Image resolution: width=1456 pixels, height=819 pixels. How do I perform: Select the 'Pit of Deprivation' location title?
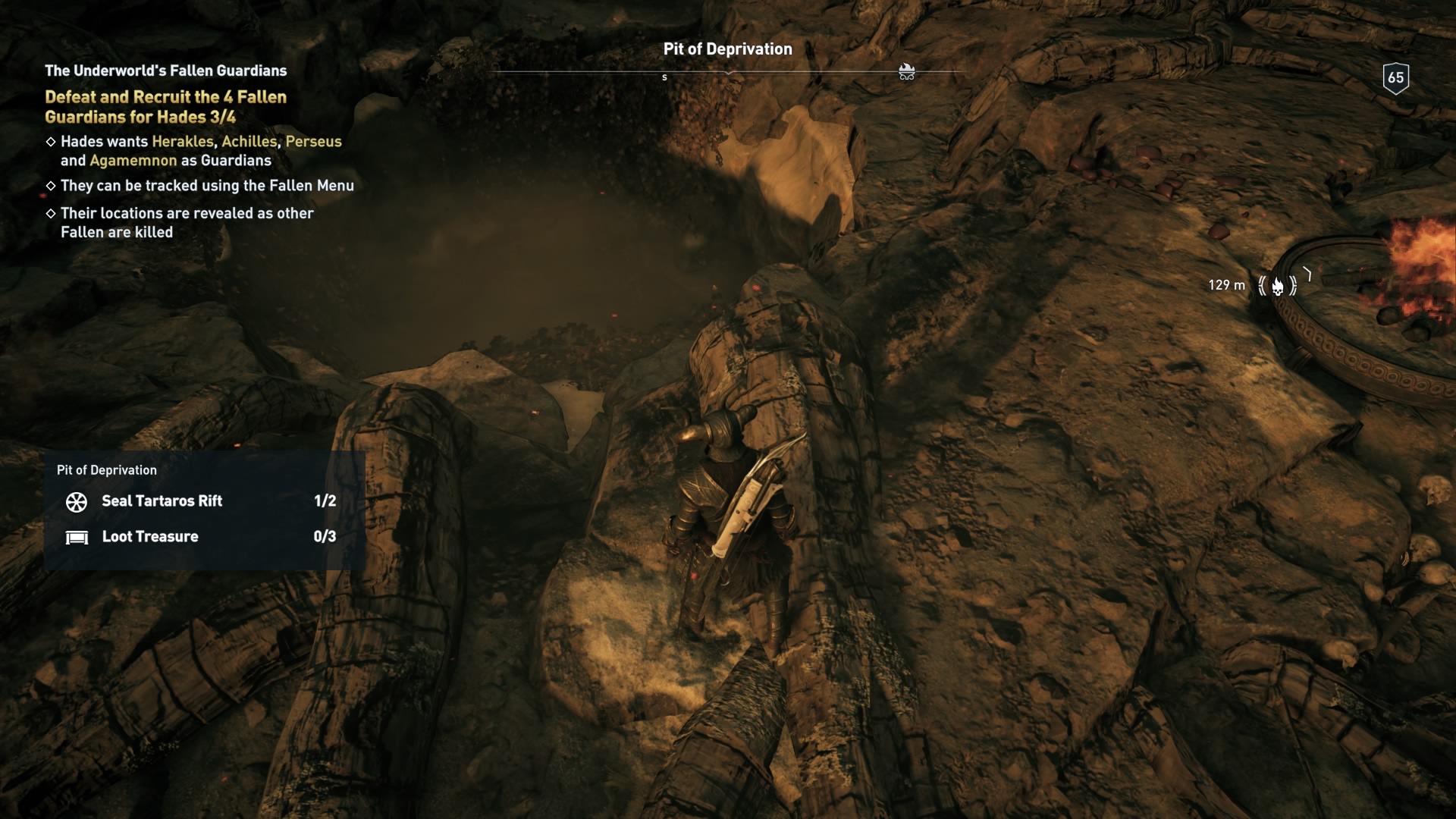click(728, 49)
